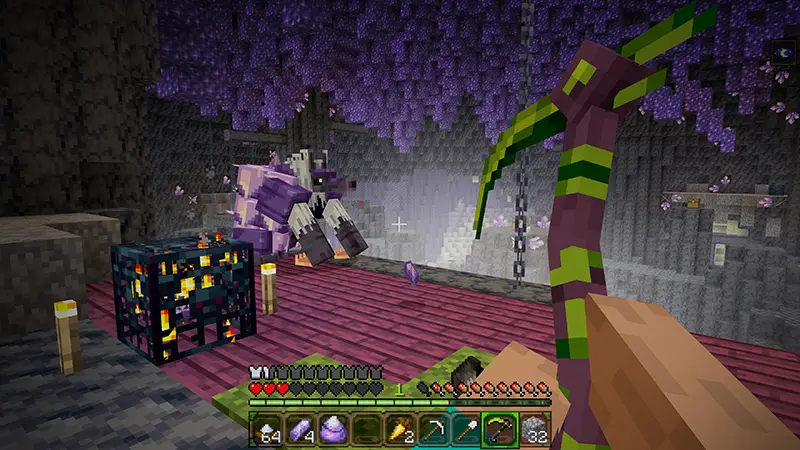This screenshot has height=450, width=800.
Task: Select the amethyst shard hotbar slot
Action: coord(298,430)
